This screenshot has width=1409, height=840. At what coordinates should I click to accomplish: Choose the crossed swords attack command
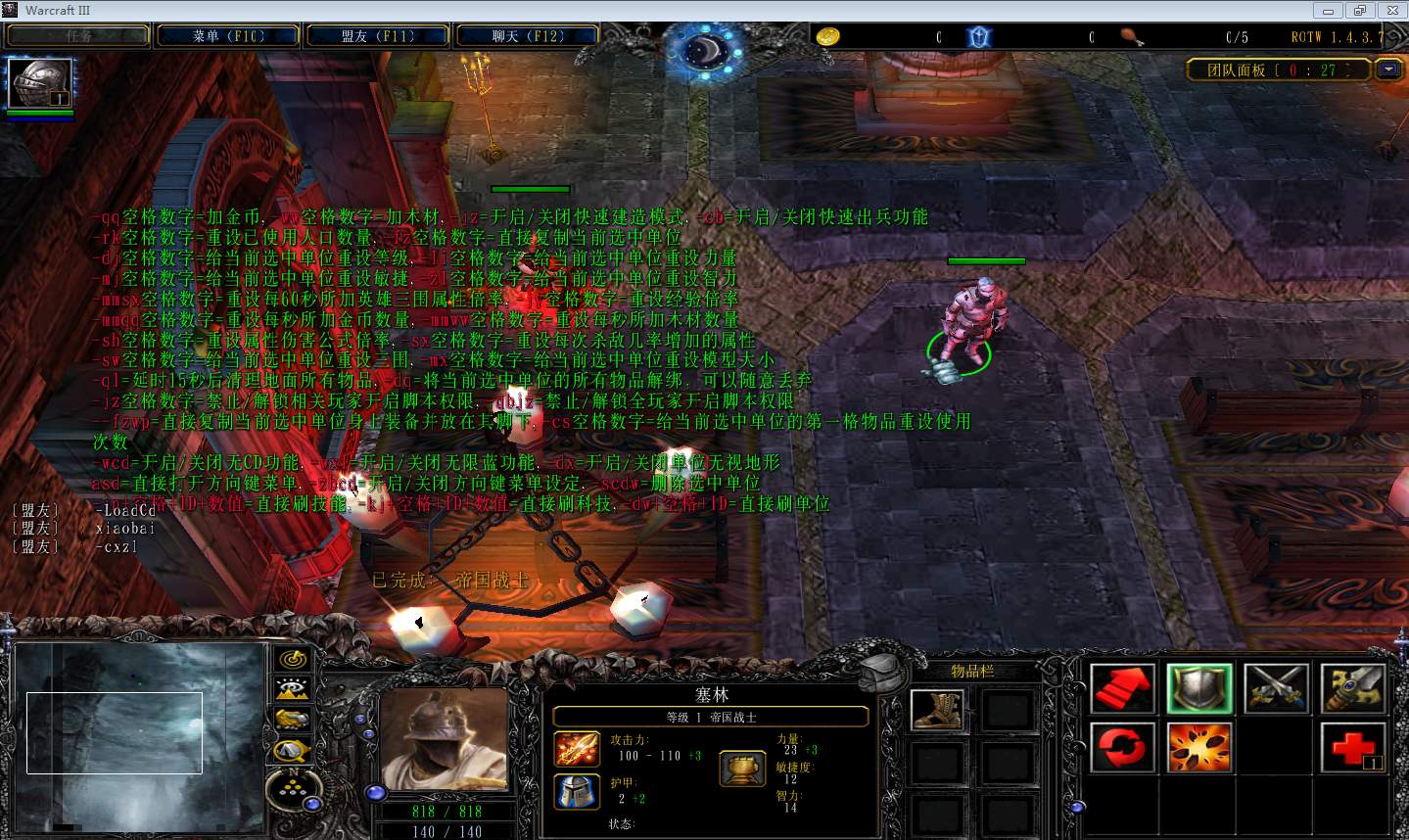(1276, 688)
